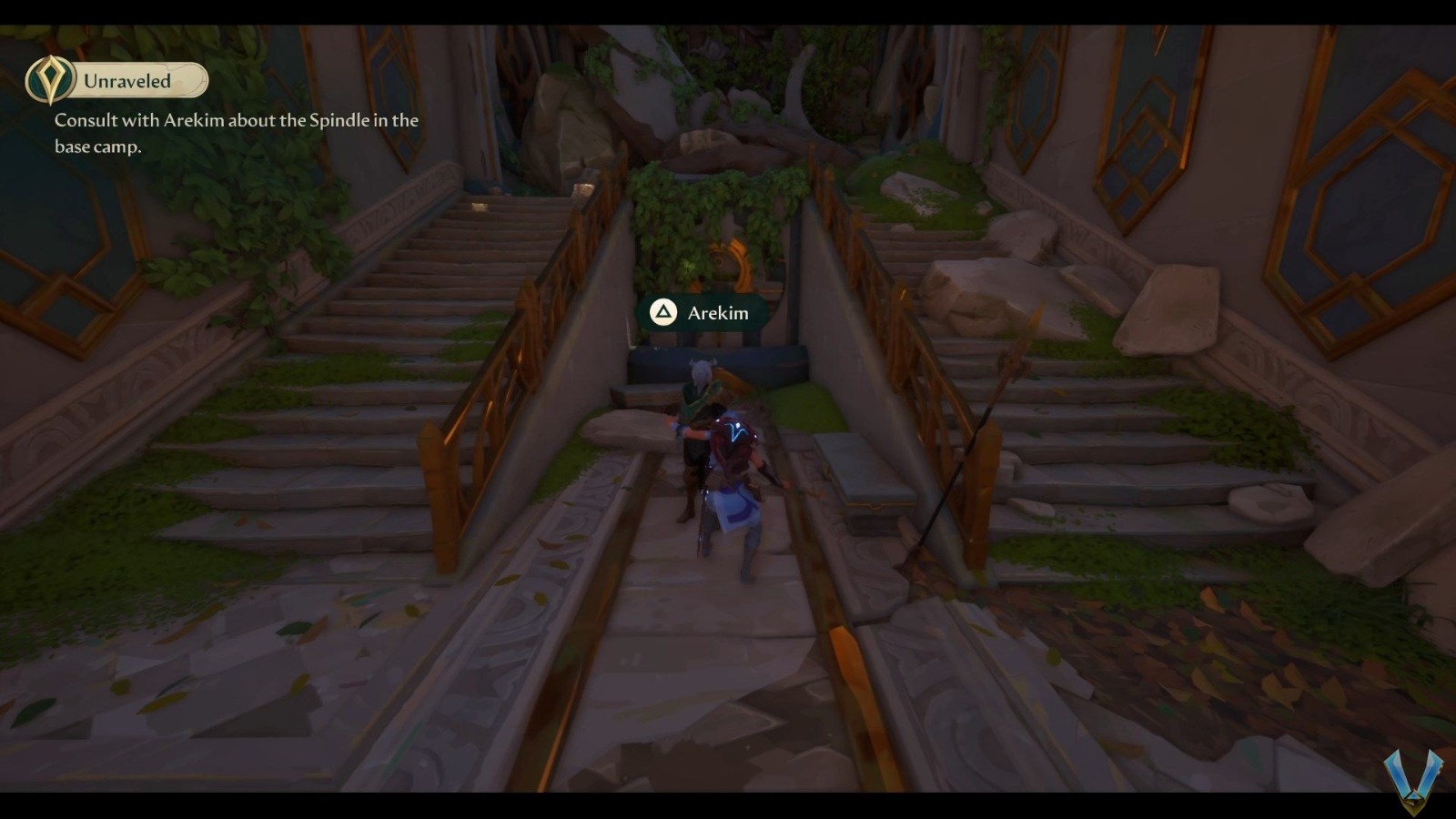Click the word Arekim in the objective text
The width and height of the screenshot is (1456, 819).
[x=197, y=119]
